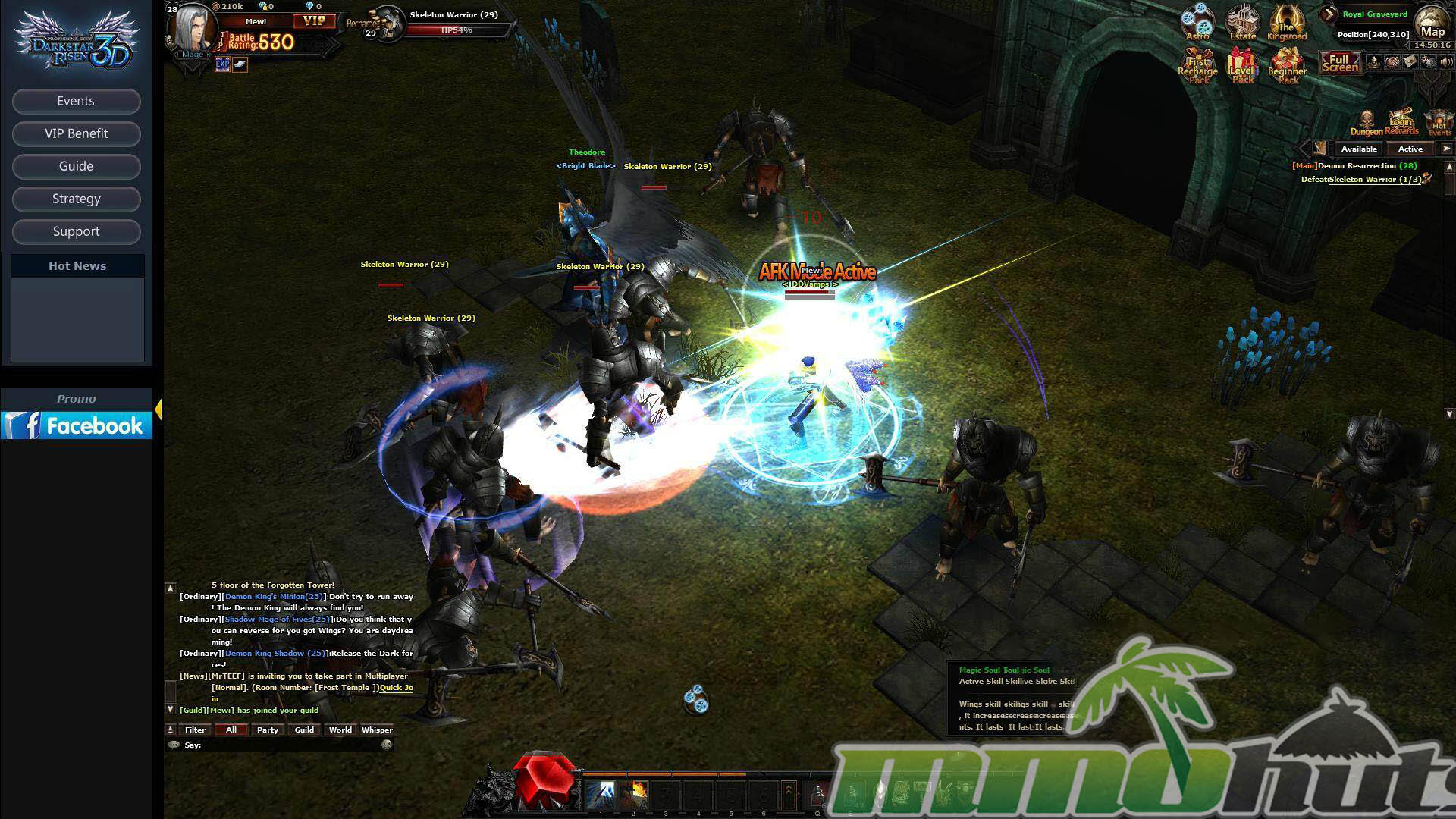Open Login Rewards
Screen dimensions: 1456x819
pos(1401,121)
